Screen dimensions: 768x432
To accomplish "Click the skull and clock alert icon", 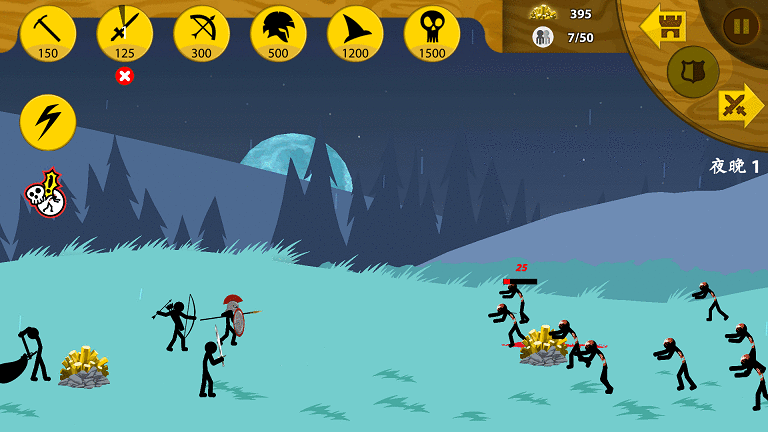I will tap(45, 194).
